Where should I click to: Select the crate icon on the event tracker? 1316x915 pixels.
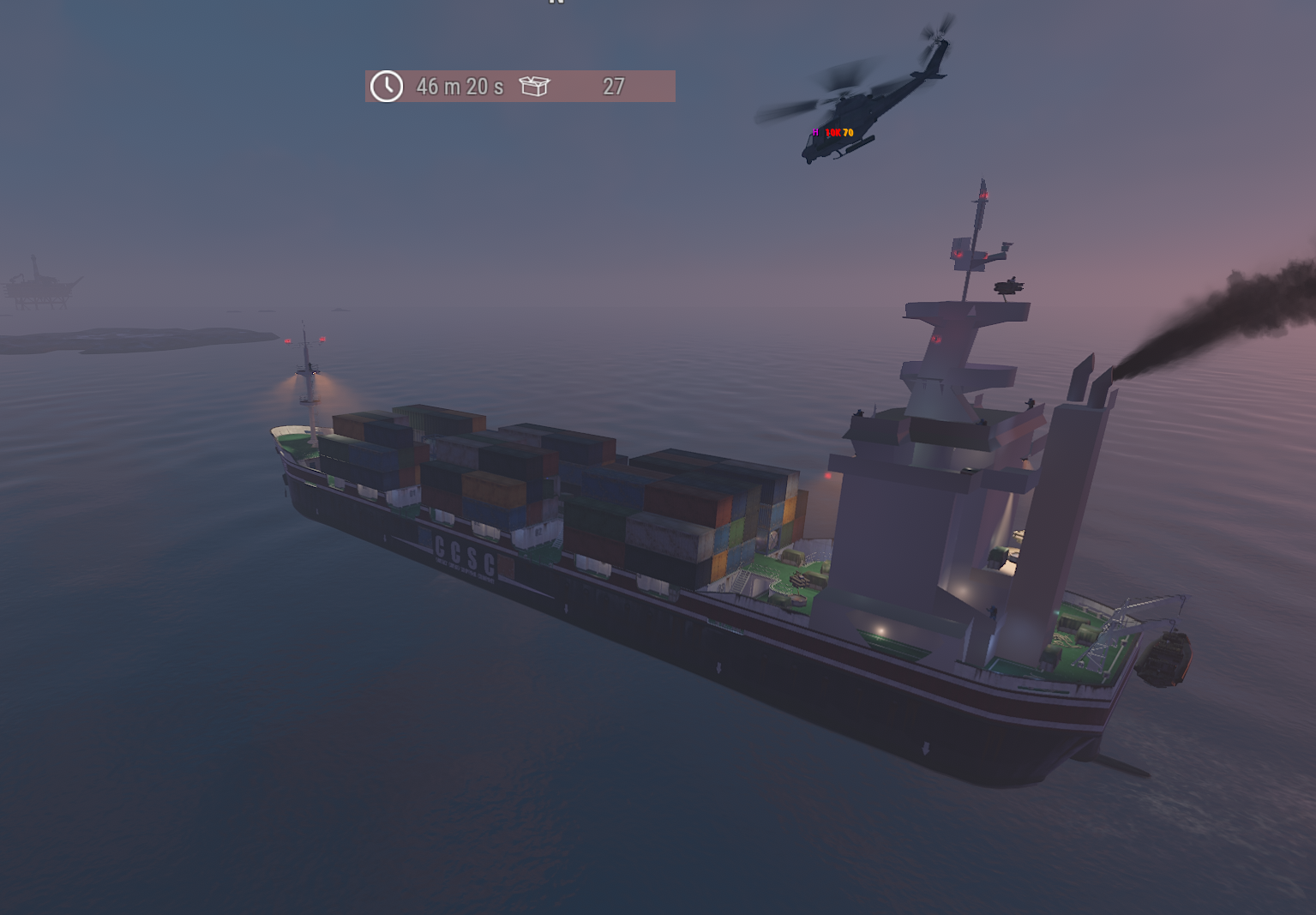point(534,86)
